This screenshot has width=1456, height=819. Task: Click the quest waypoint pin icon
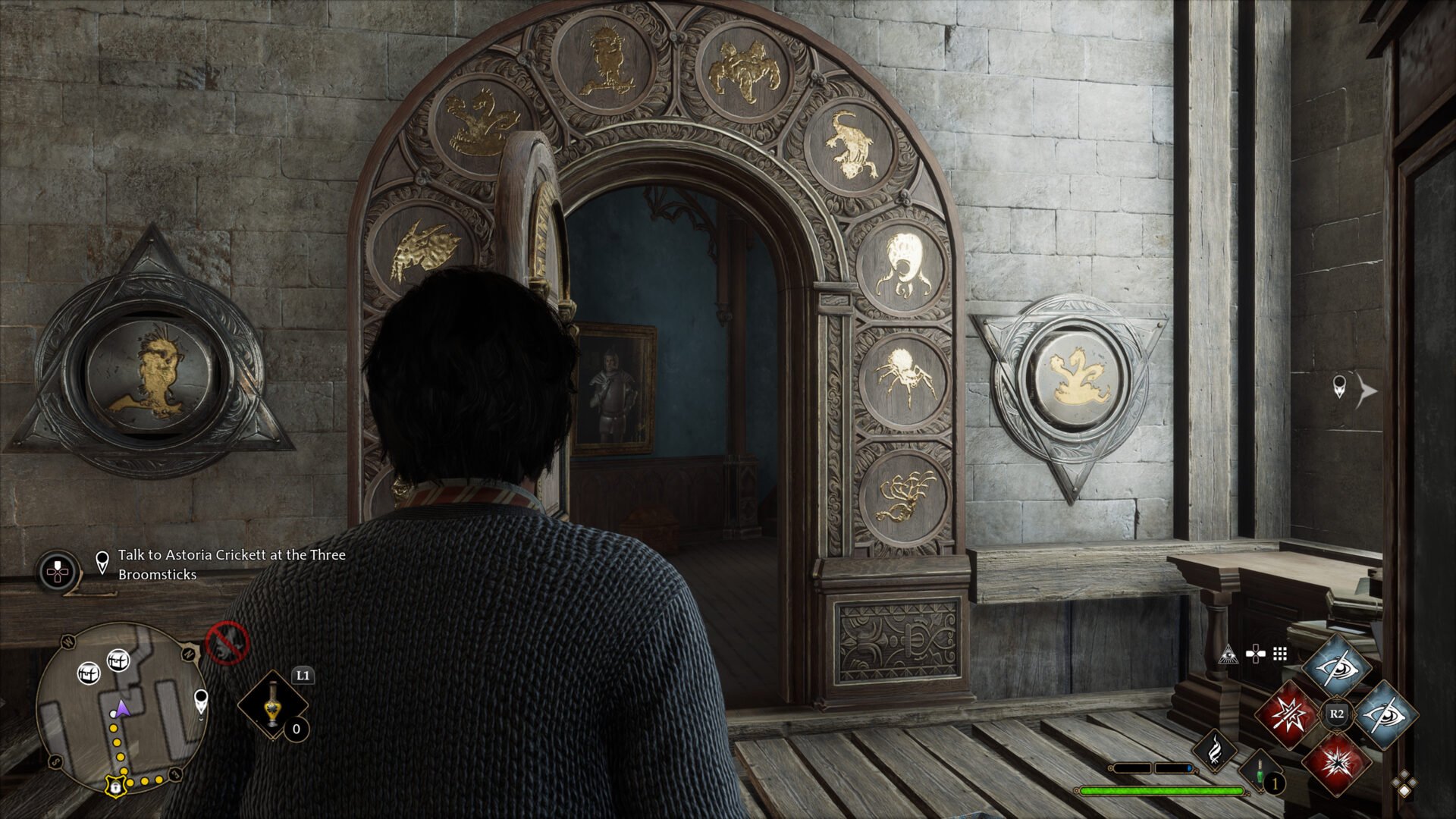102,560
